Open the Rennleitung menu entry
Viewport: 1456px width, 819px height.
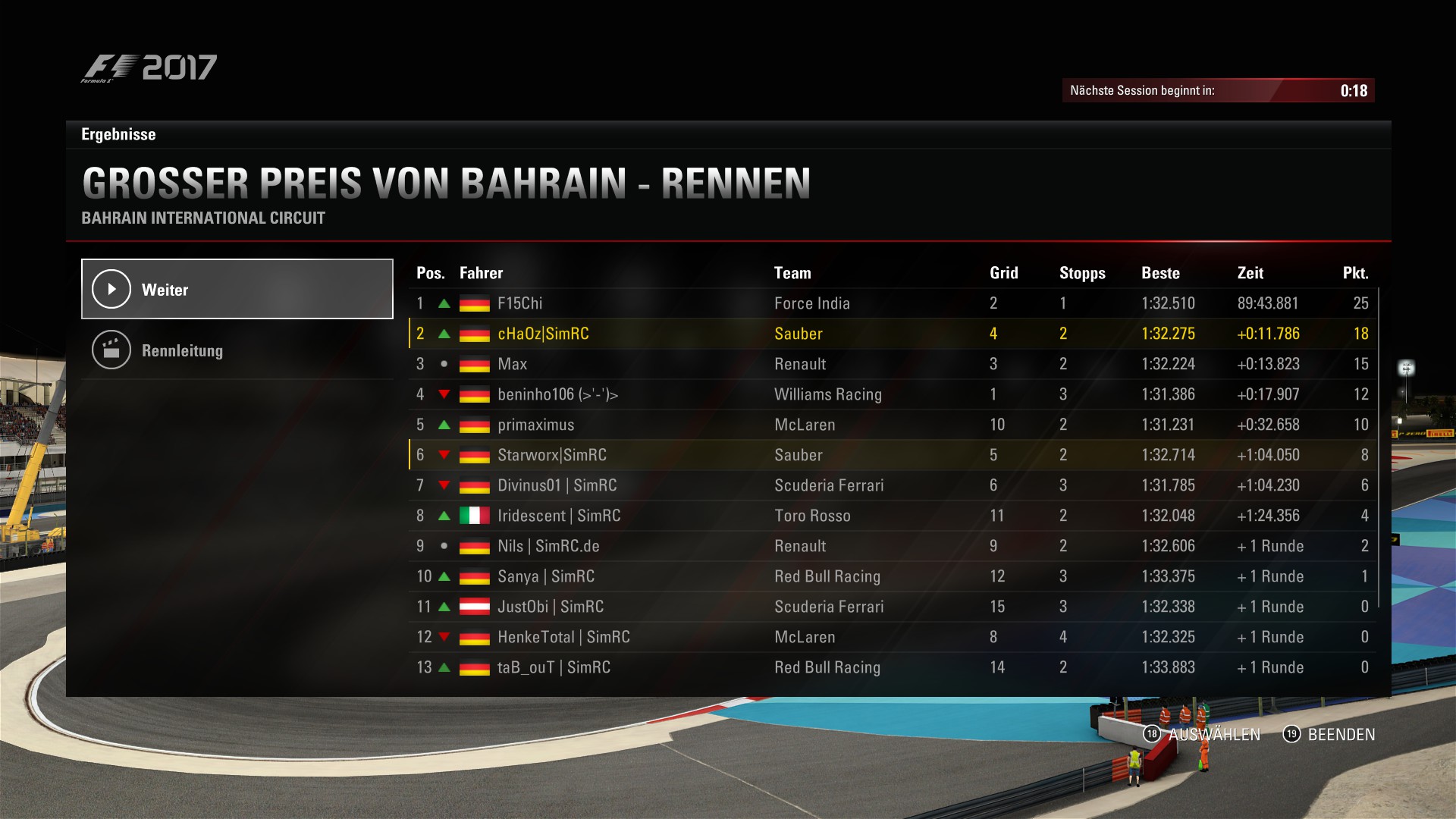[x=237, y=350]
